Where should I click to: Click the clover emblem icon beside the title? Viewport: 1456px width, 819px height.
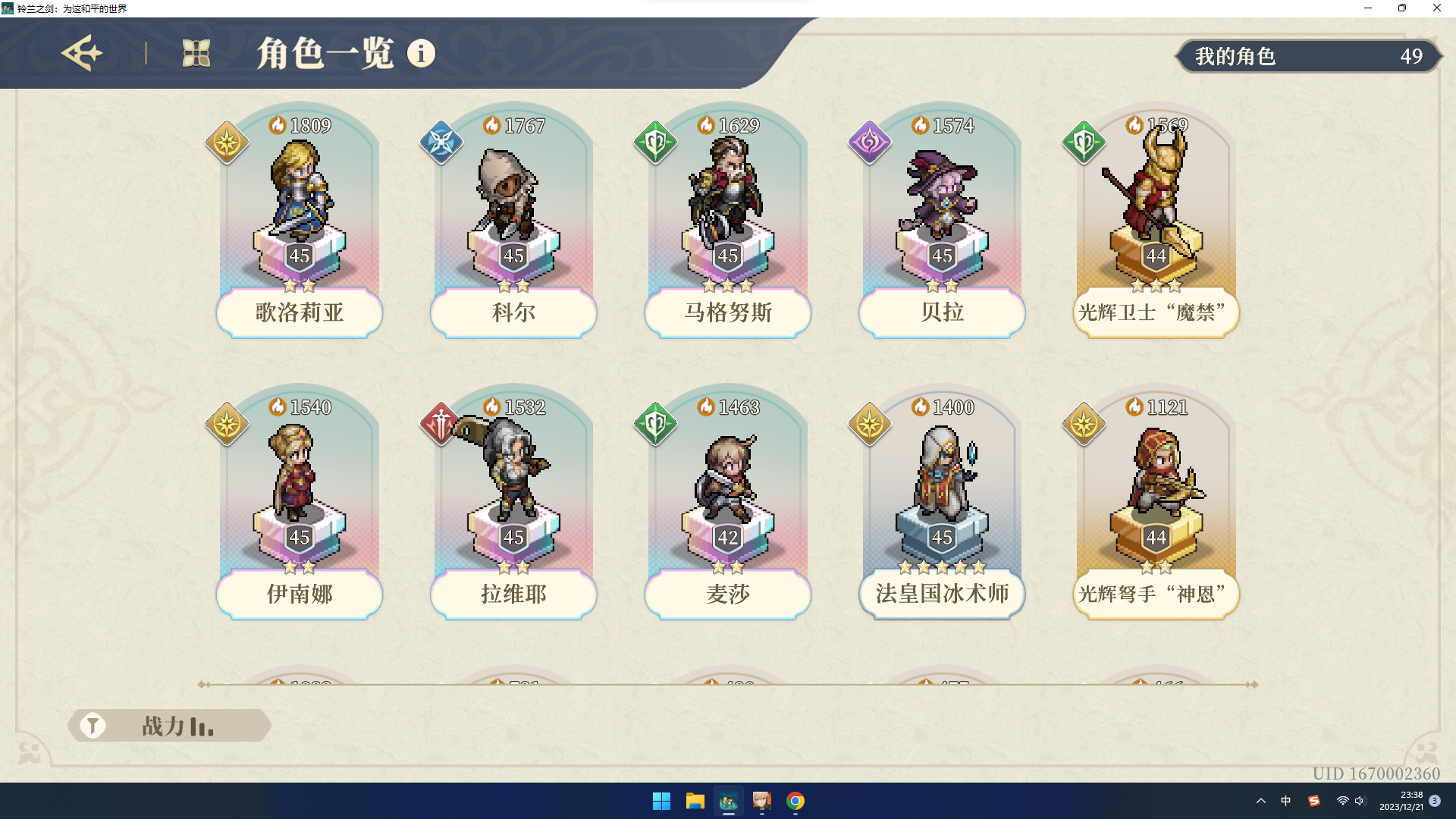[x=196, y=54]
